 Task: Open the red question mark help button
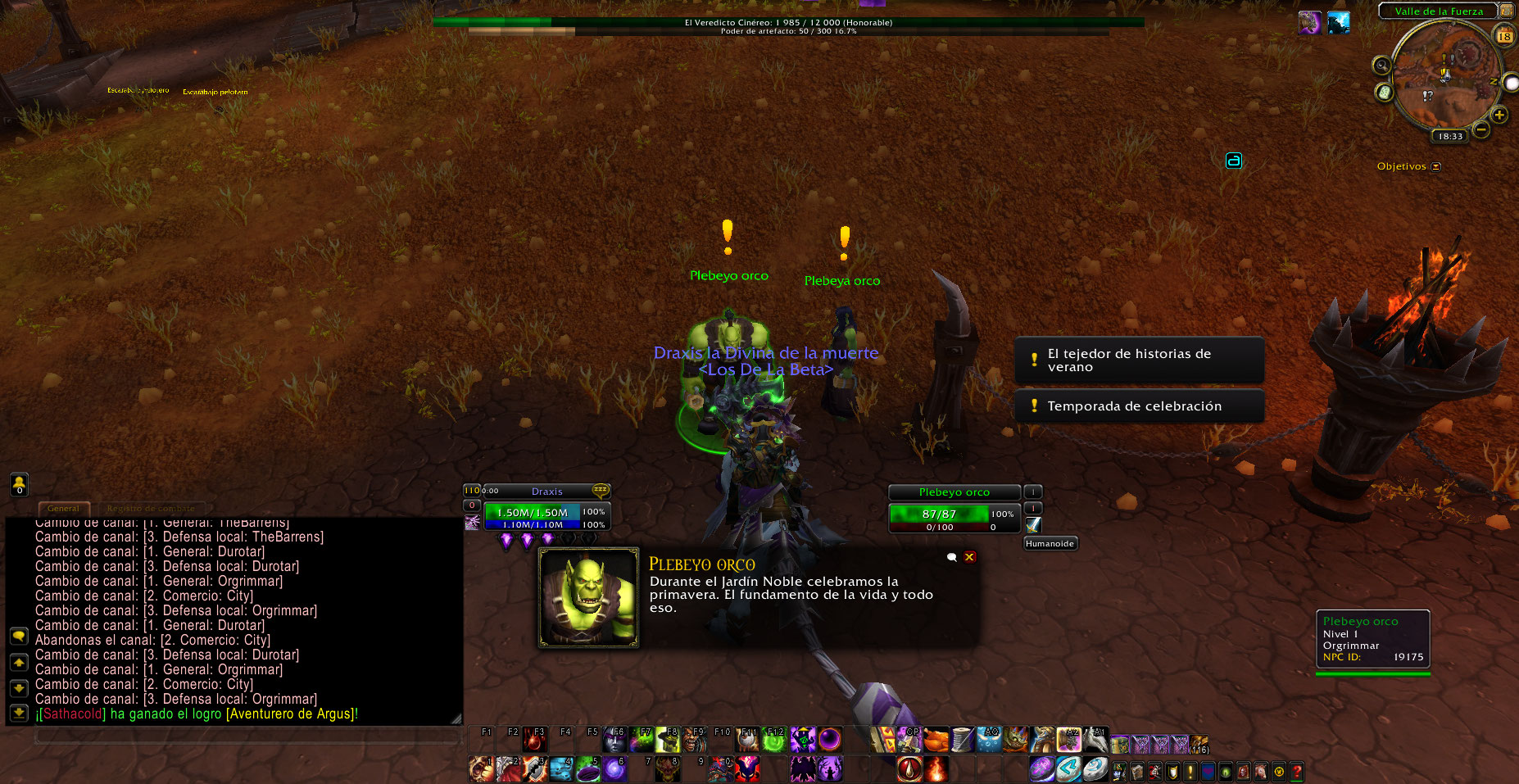1296,771
